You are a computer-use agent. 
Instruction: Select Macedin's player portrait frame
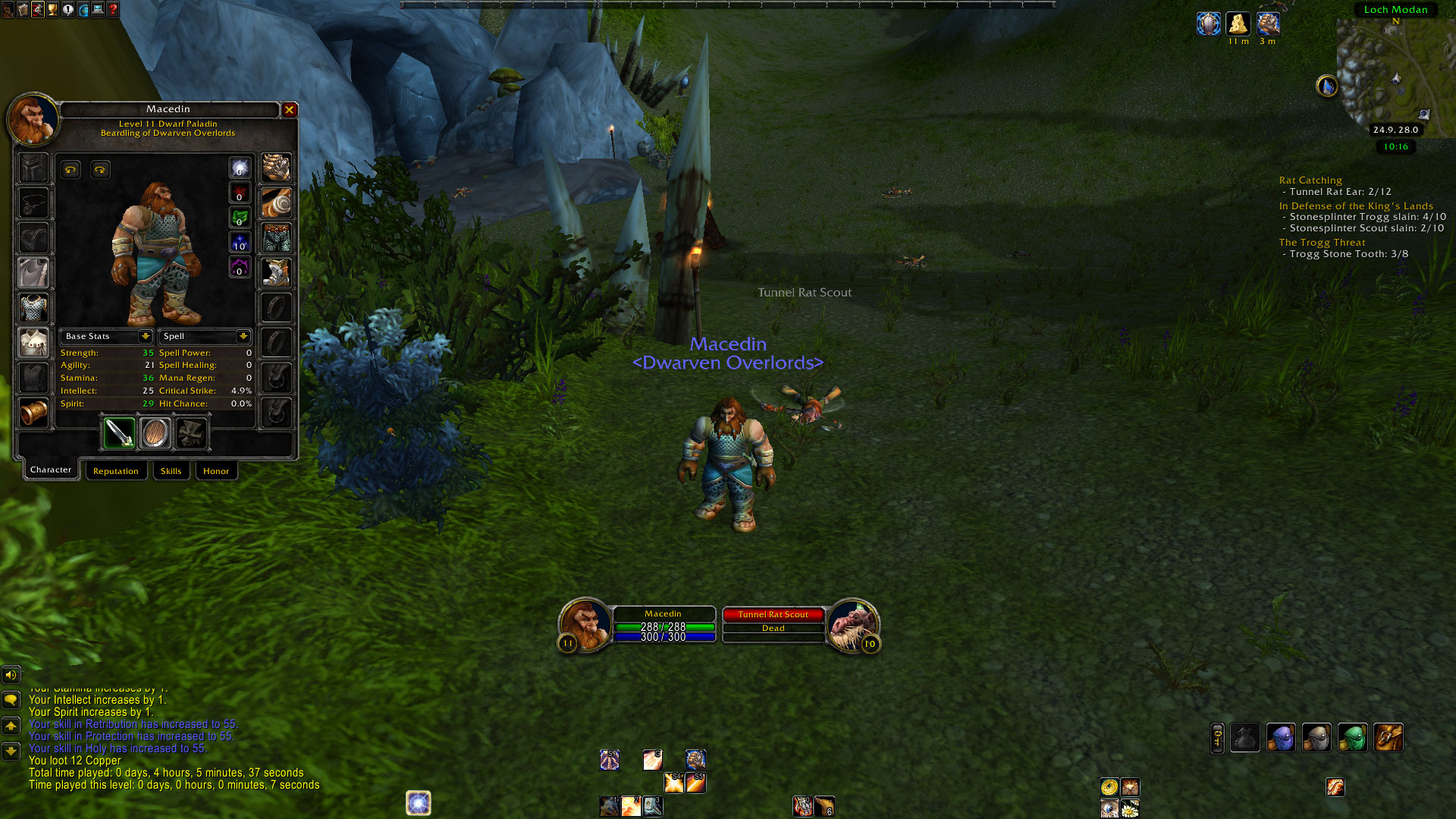click(x=585, y=624)
